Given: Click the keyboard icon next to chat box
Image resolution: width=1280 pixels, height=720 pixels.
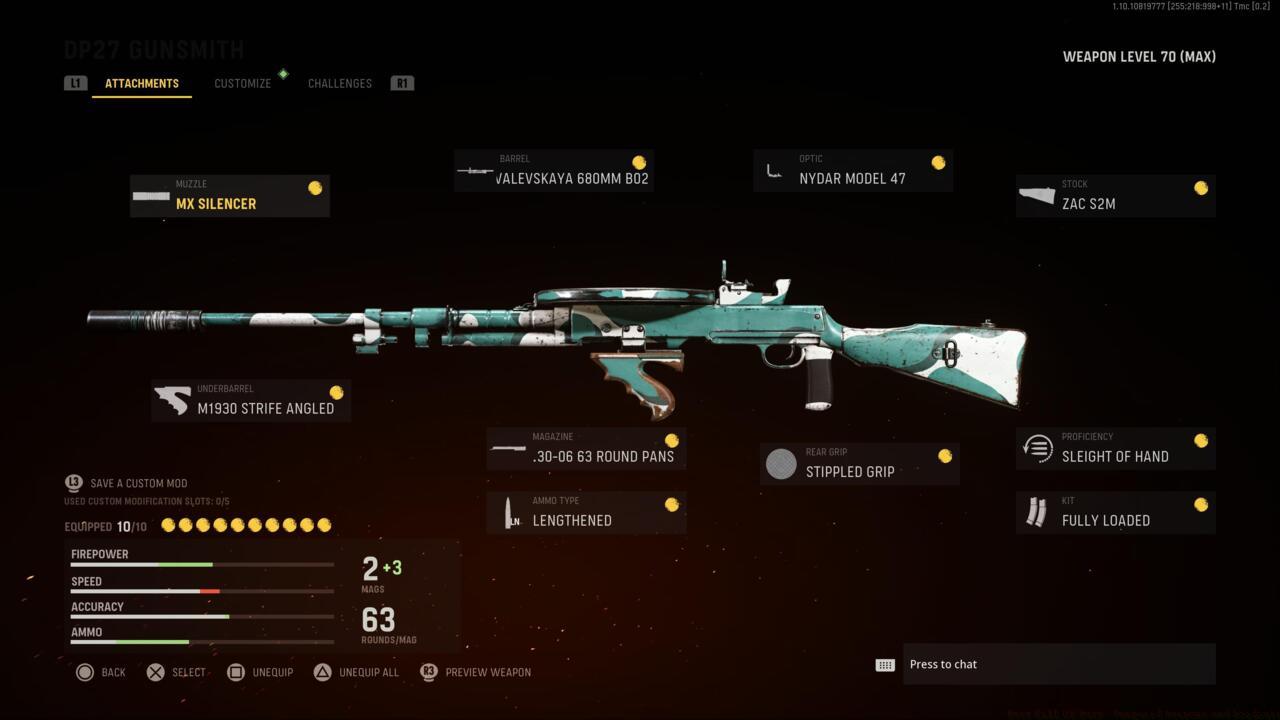Looking at the screenshot, I should click(x=884, y=663).
